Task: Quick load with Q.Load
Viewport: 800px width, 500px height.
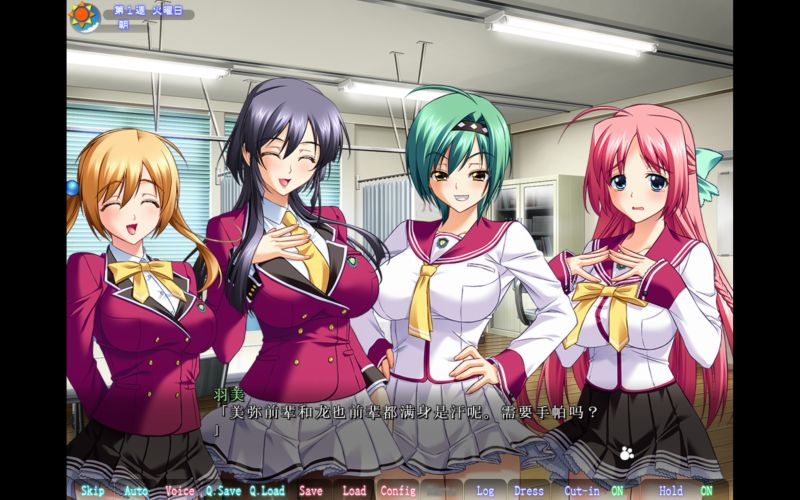Action: (267, 491)
